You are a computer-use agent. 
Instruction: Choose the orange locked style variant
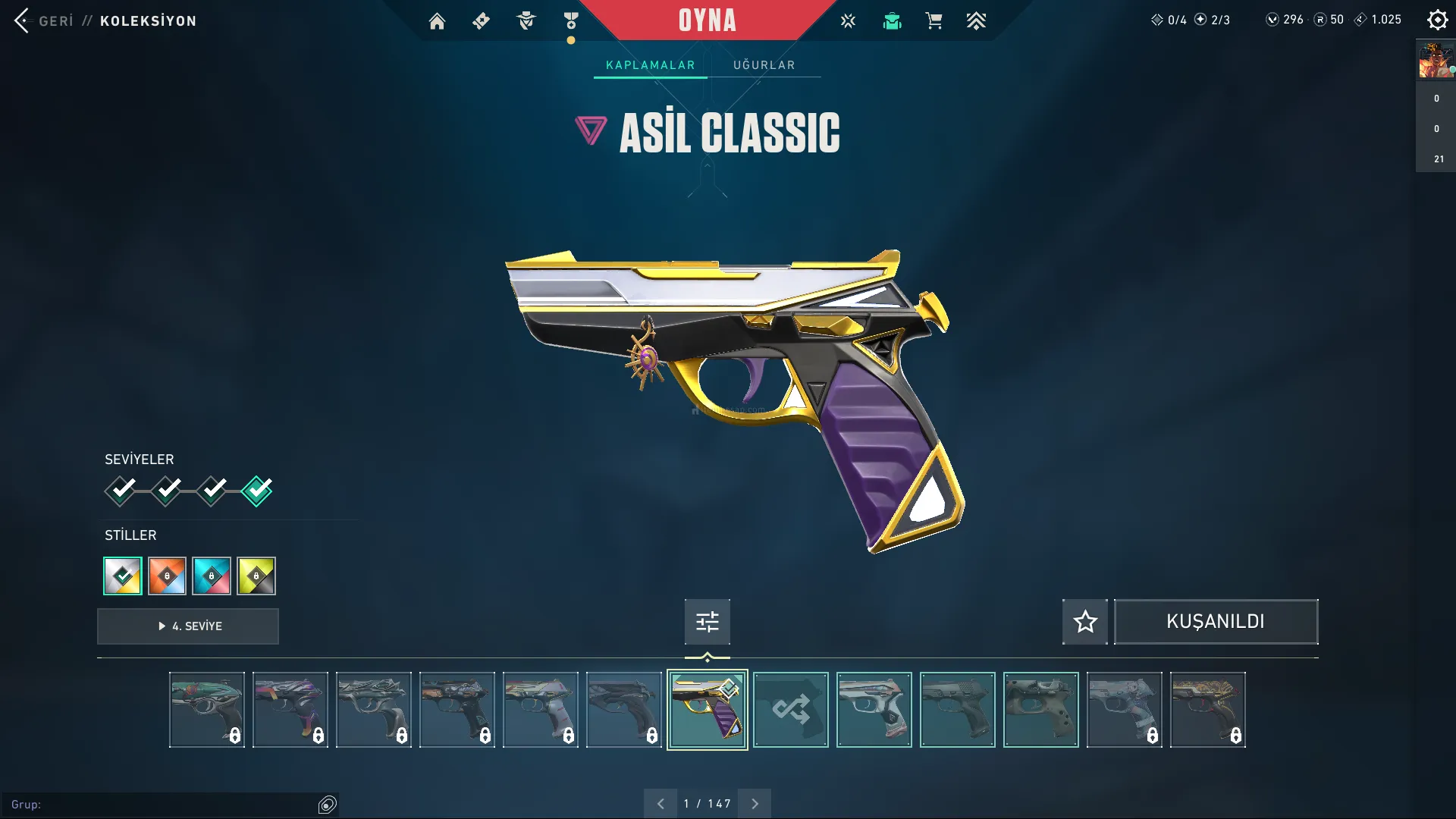[167, 576]
